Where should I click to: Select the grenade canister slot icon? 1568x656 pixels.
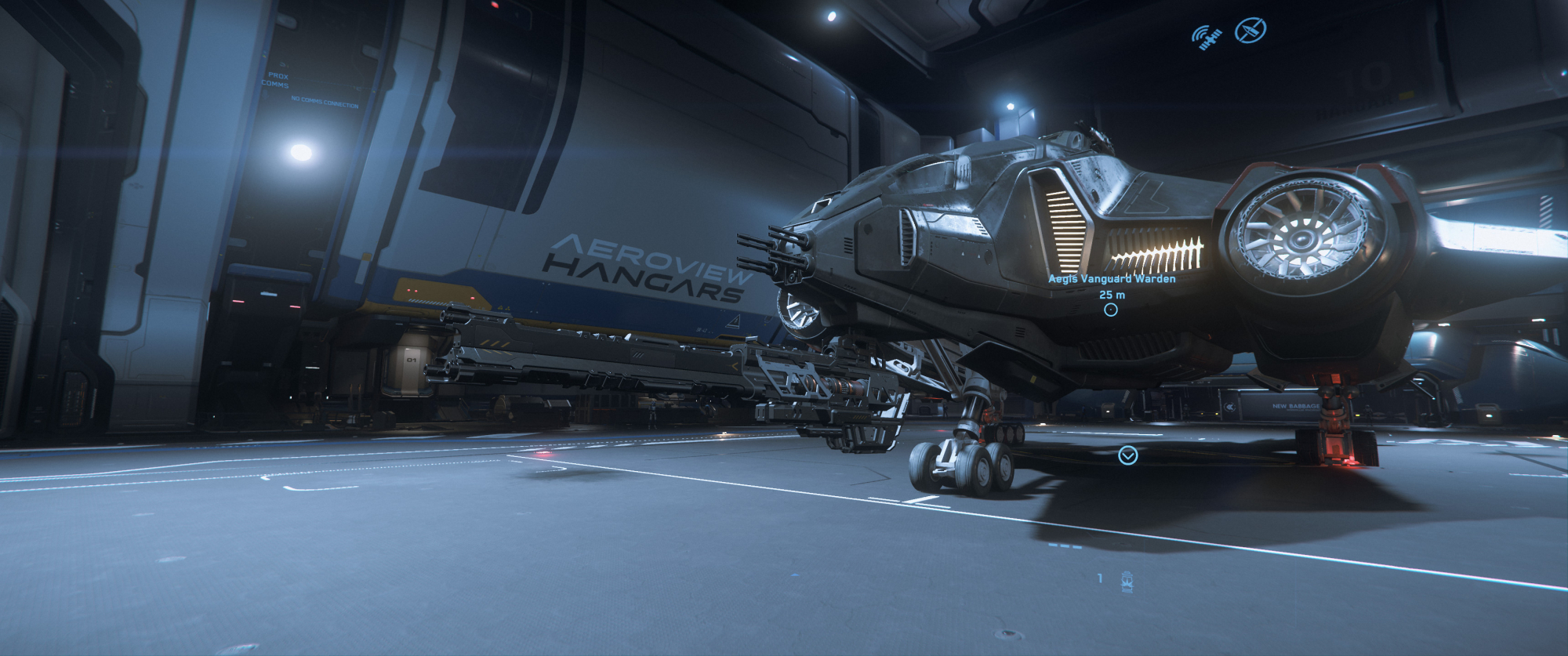(1127, 582)
